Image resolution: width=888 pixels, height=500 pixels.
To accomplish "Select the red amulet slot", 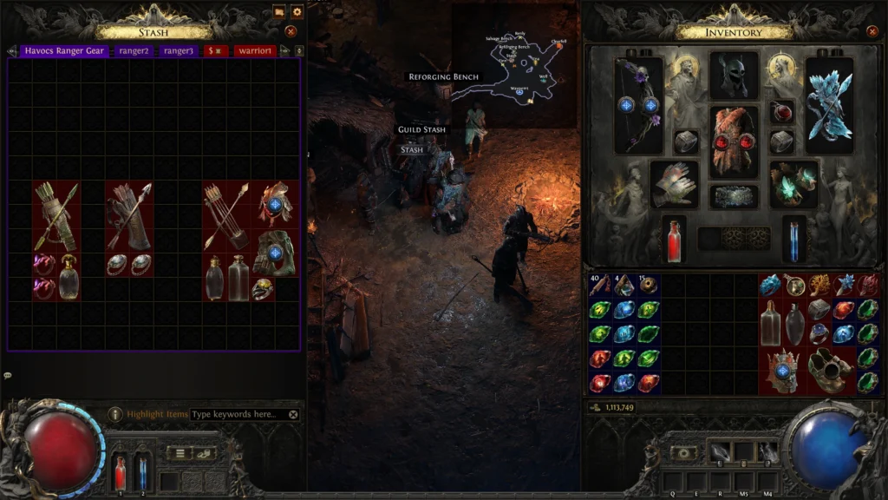I will point(782,112).
